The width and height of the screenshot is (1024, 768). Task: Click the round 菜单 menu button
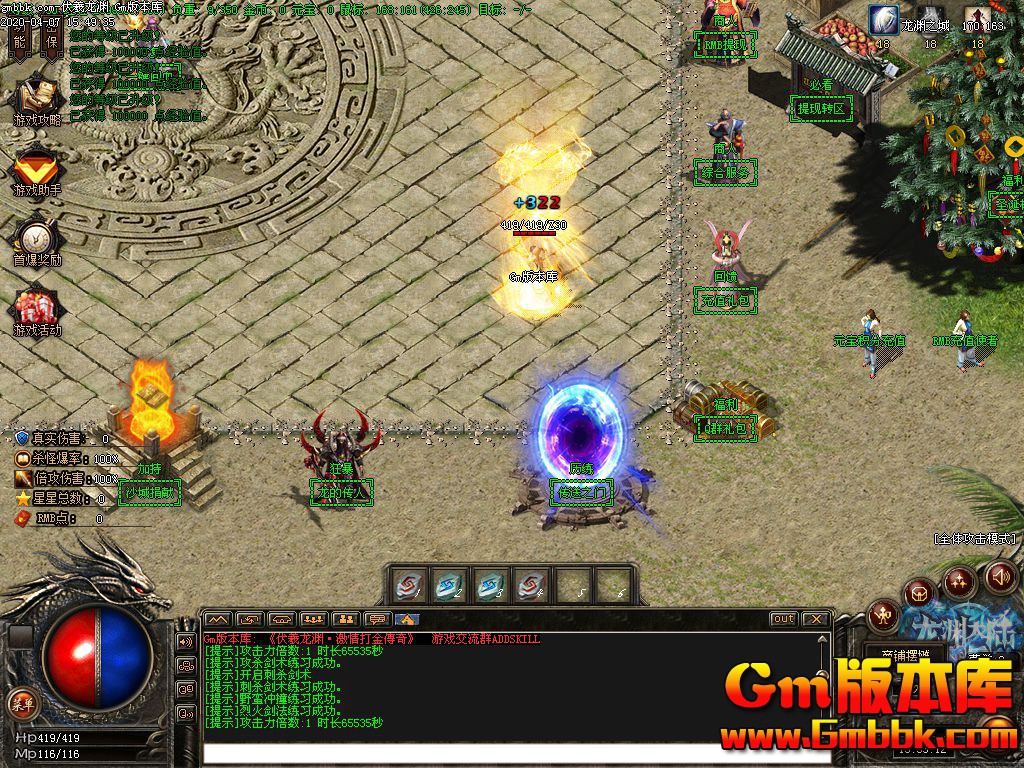point(22,701)
